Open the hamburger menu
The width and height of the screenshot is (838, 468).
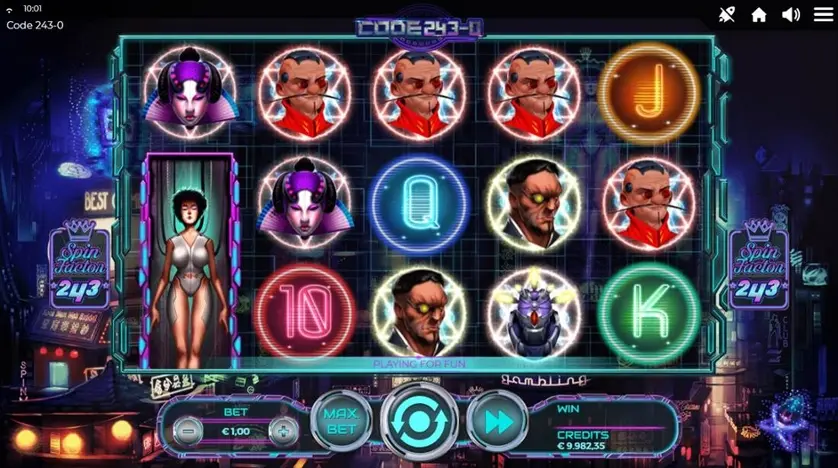[822, 14]
